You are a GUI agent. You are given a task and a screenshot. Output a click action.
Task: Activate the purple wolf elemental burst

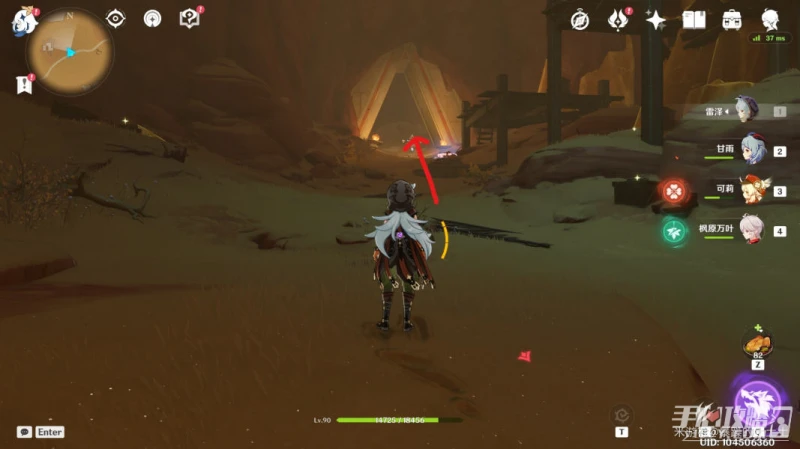[757, 404]
